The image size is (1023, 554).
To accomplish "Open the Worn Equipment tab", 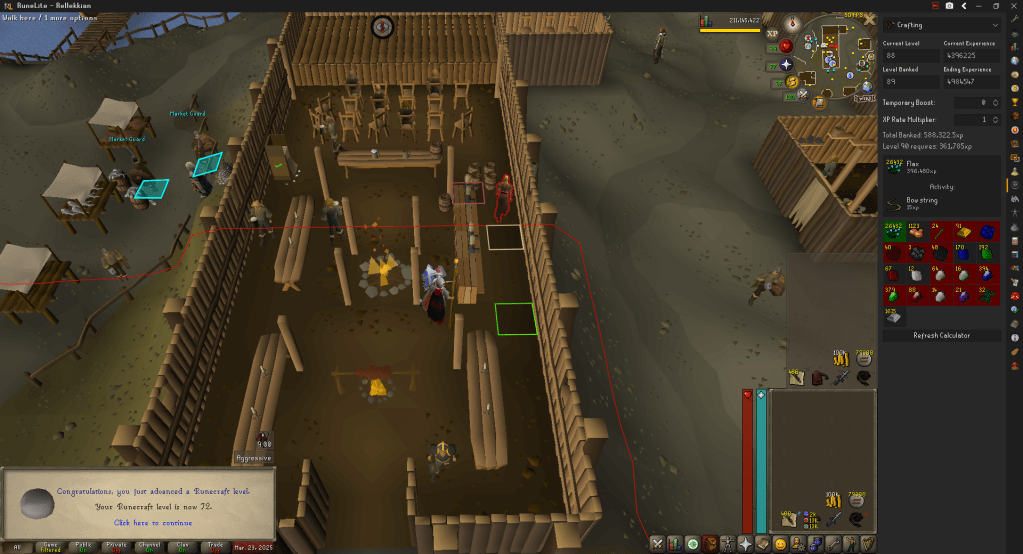I will [727, 544].
